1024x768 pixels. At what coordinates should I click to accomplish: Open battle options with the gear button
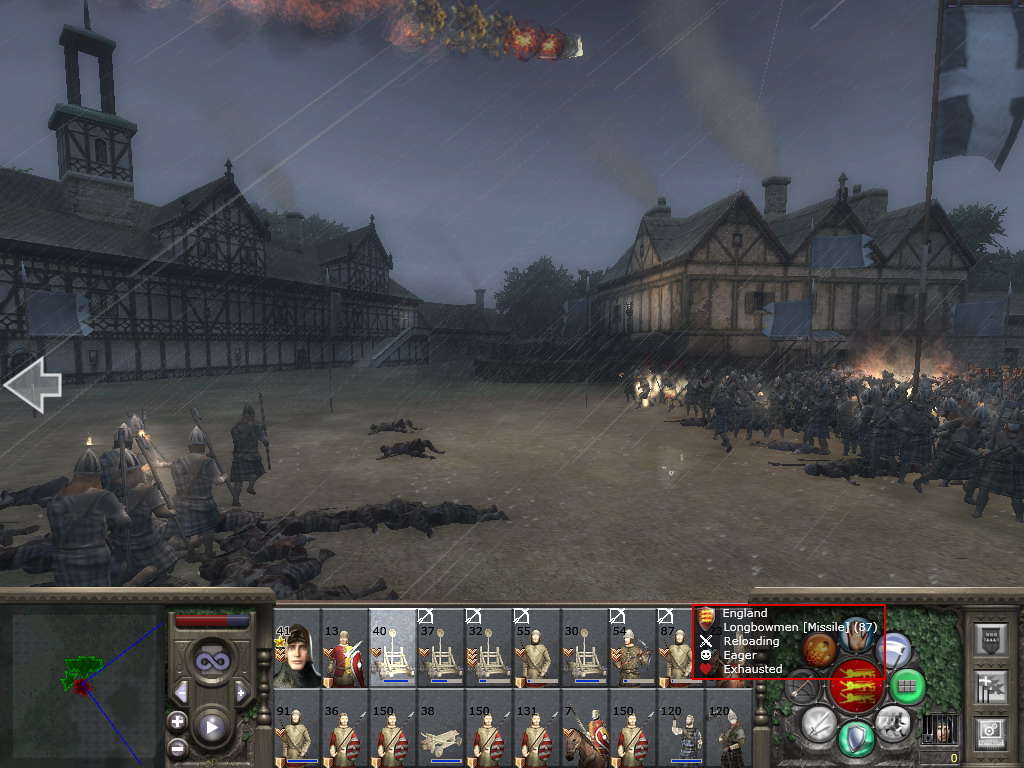tap(989, 733)
